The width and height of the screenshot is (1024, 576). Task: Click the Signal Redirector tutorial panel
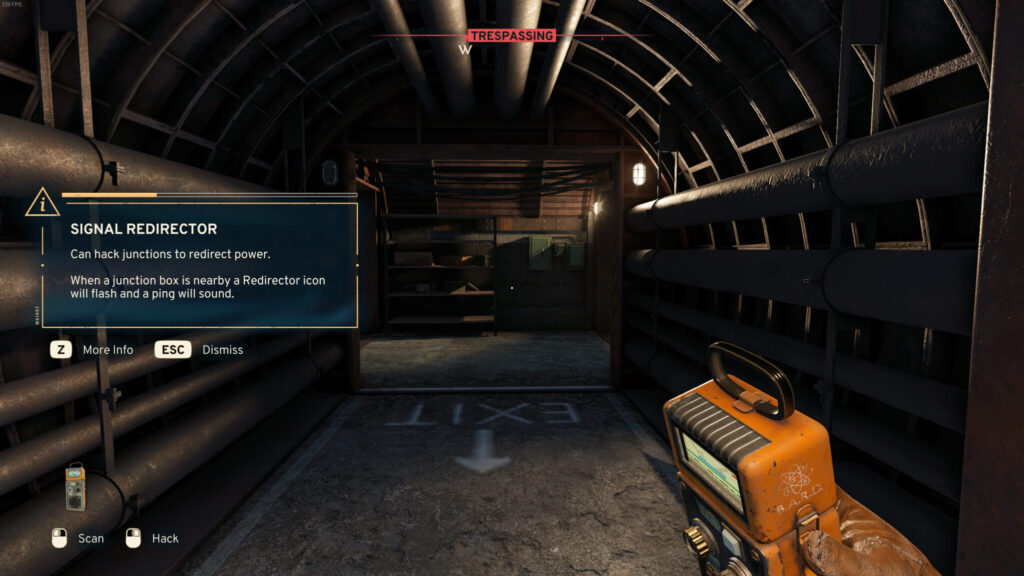pyautogui.click(x=199, y=264)
